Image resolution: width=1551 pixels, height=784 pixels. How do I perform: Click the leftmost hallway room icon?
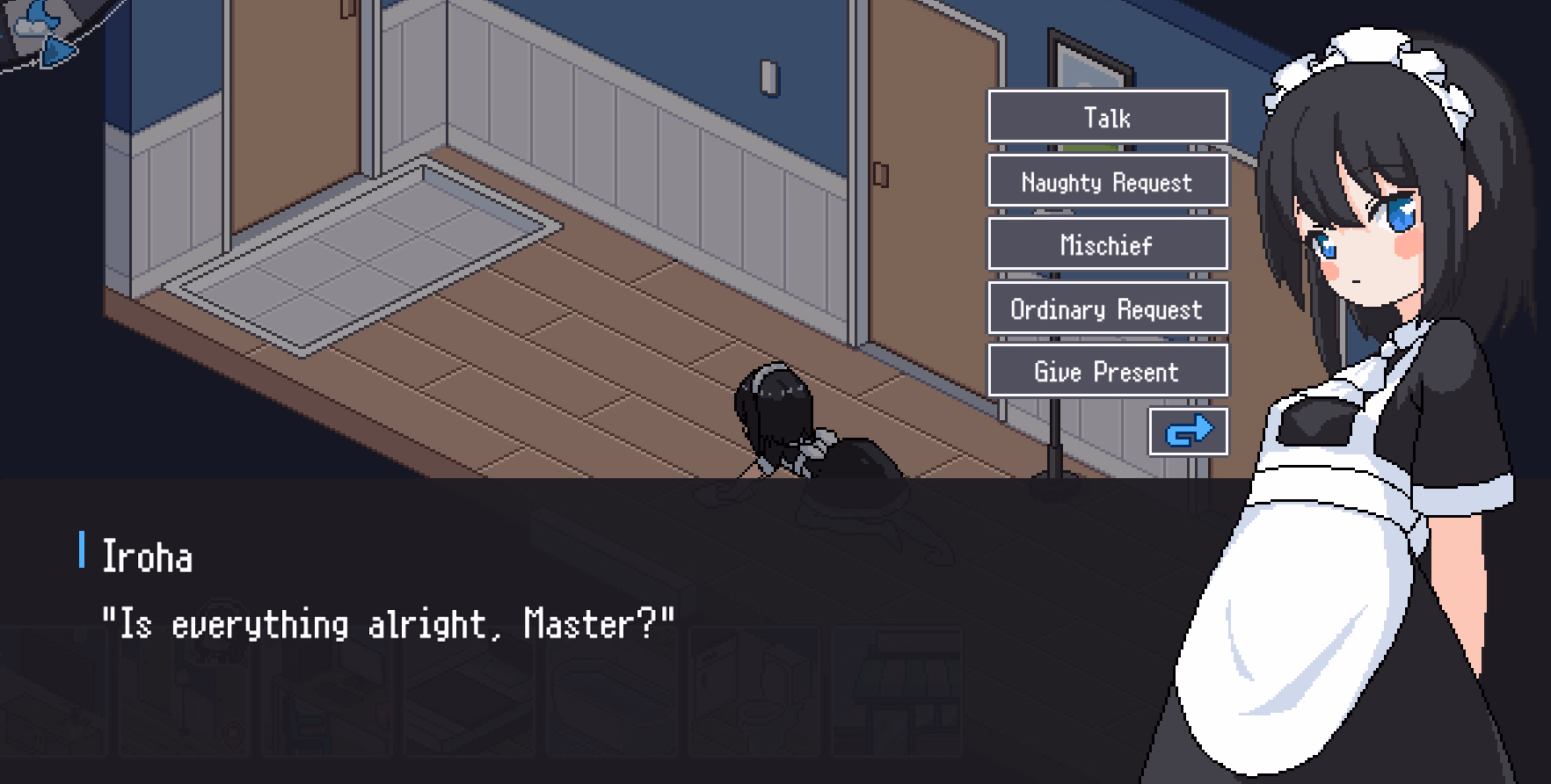click(x=53, y=700)
